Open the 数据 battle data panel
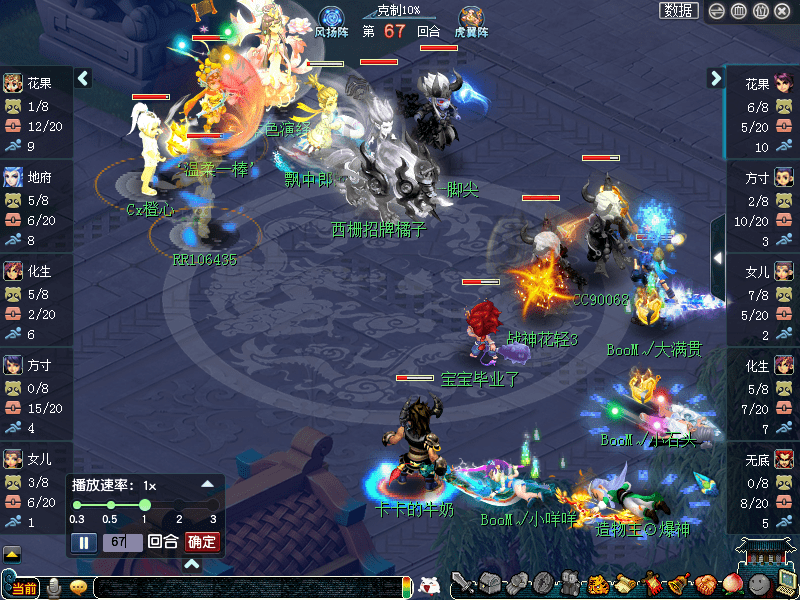800x600 pixels. click(x=679, y=10)
